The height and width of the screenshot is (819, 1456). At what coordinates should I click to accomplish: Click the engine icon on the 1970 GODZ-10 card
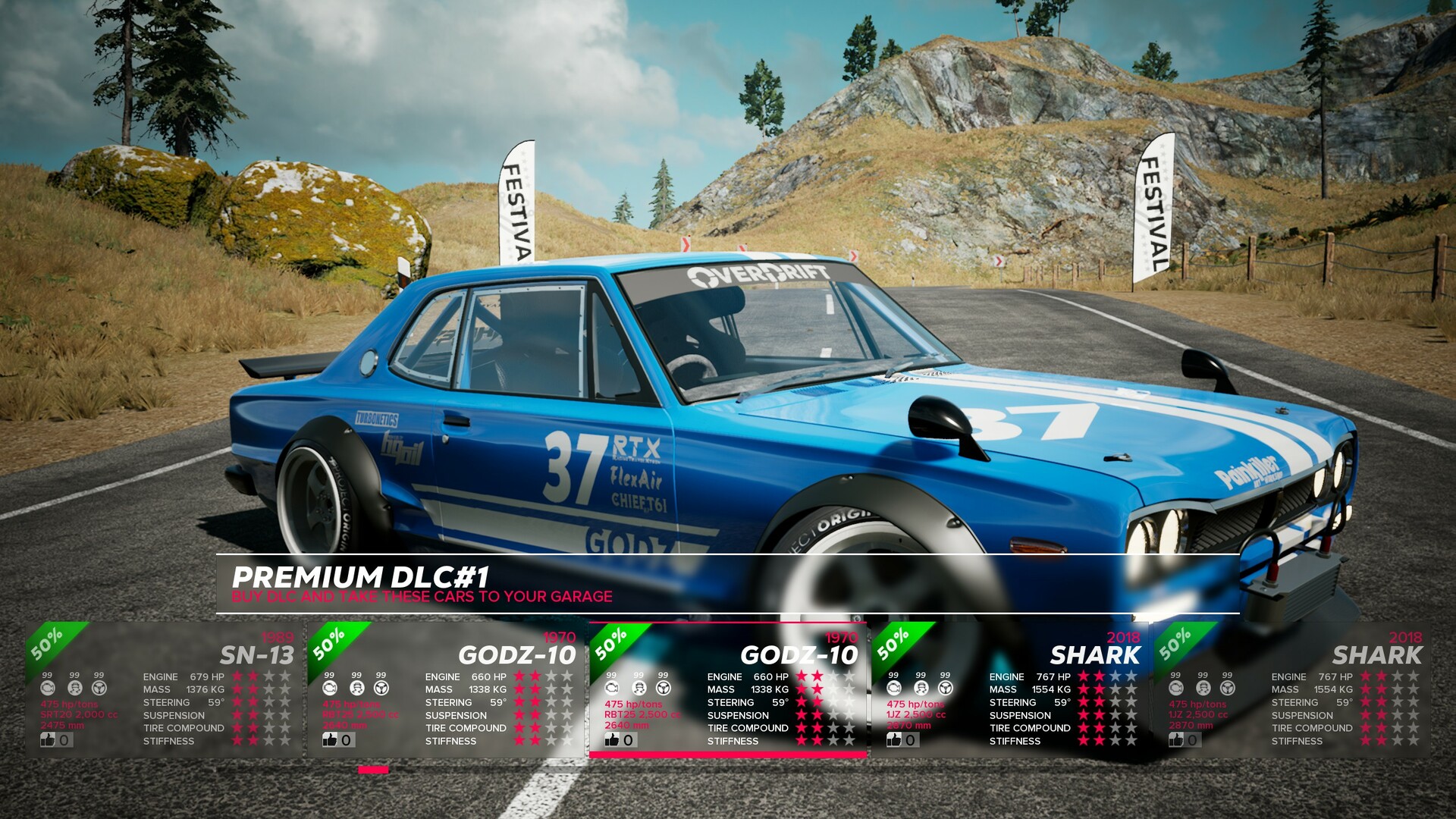point(328,689)
